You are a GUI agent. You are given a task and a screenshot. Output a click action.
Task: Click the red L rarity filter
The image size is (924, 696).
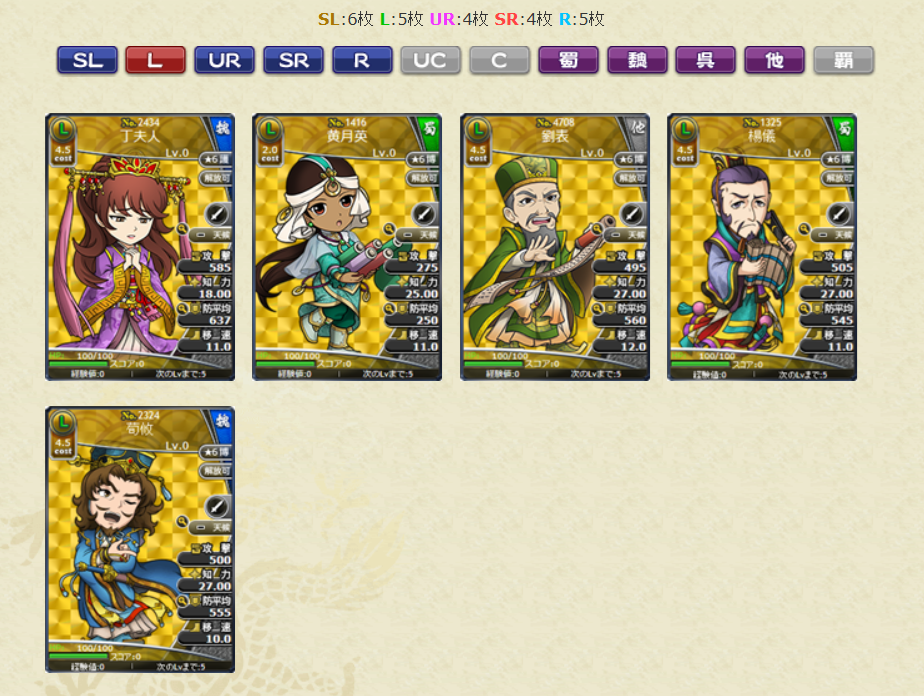[x=155, y=60]
